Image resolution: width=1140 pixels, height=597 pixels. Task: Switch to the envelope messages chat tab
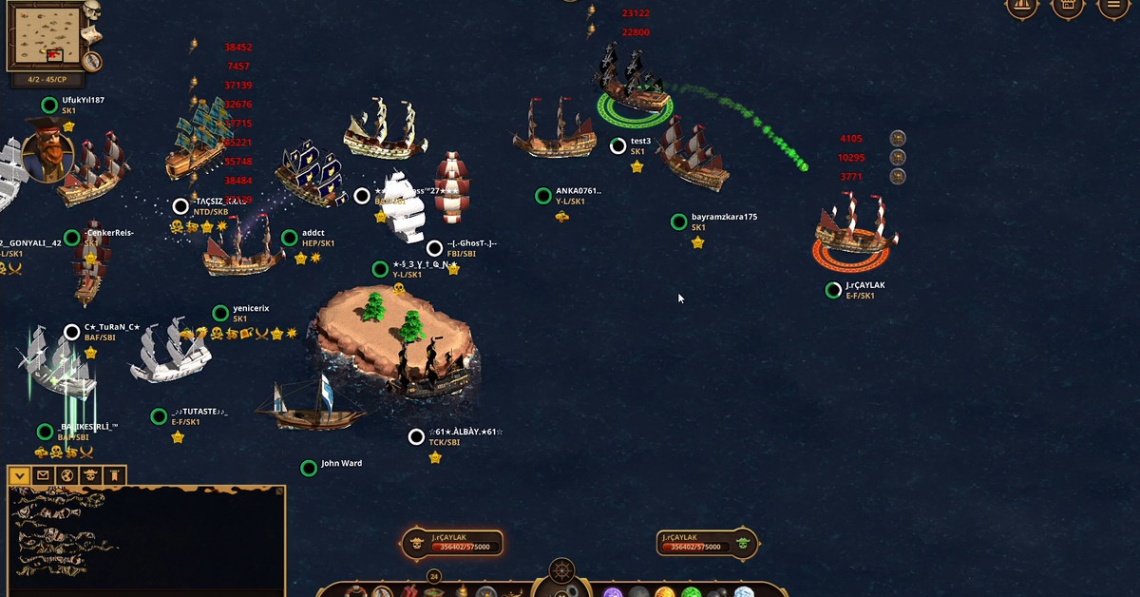43,476
